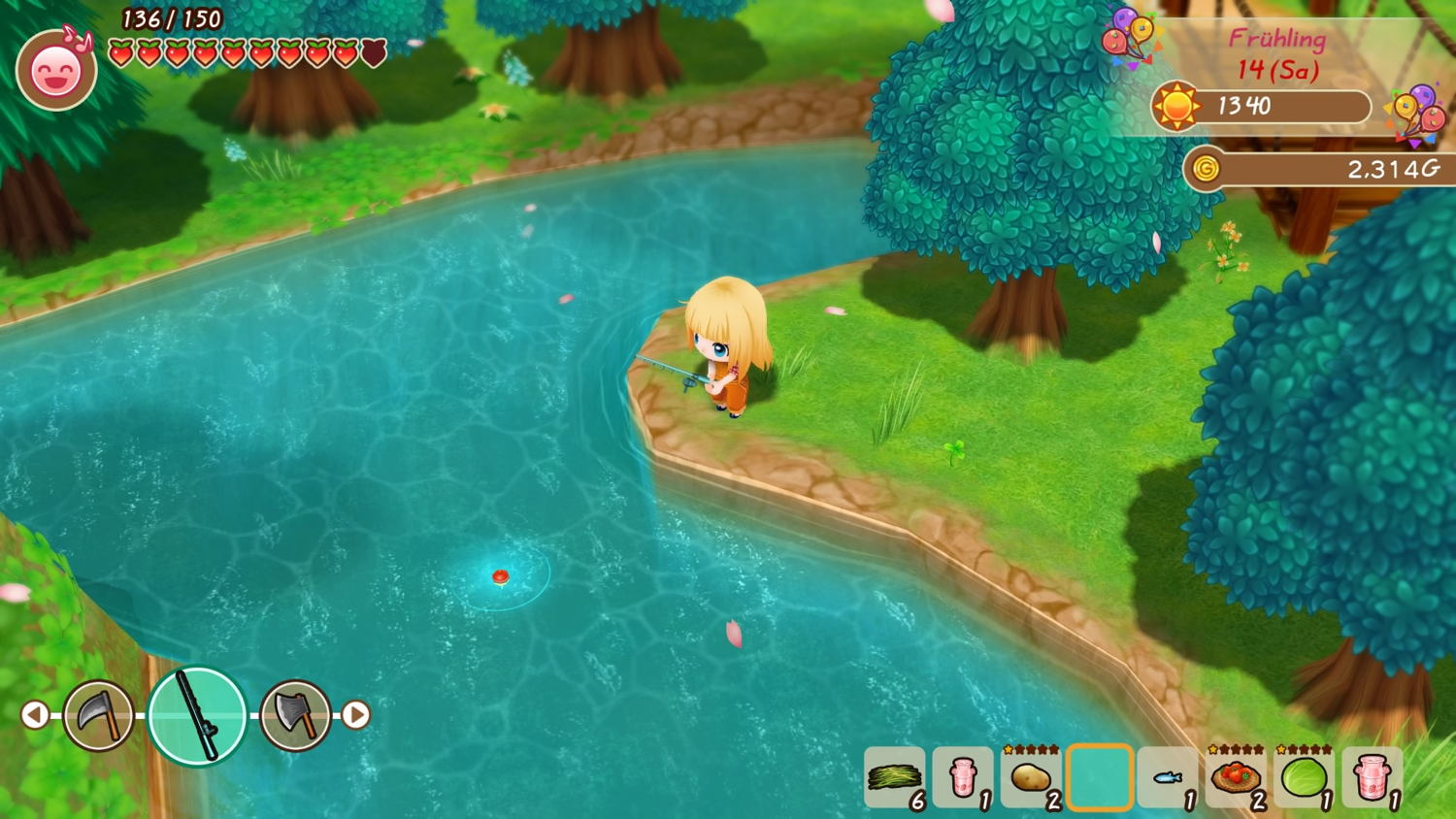Select the fishing rod tool
This screenshot has width=1456, height=819.
[197, 716]
